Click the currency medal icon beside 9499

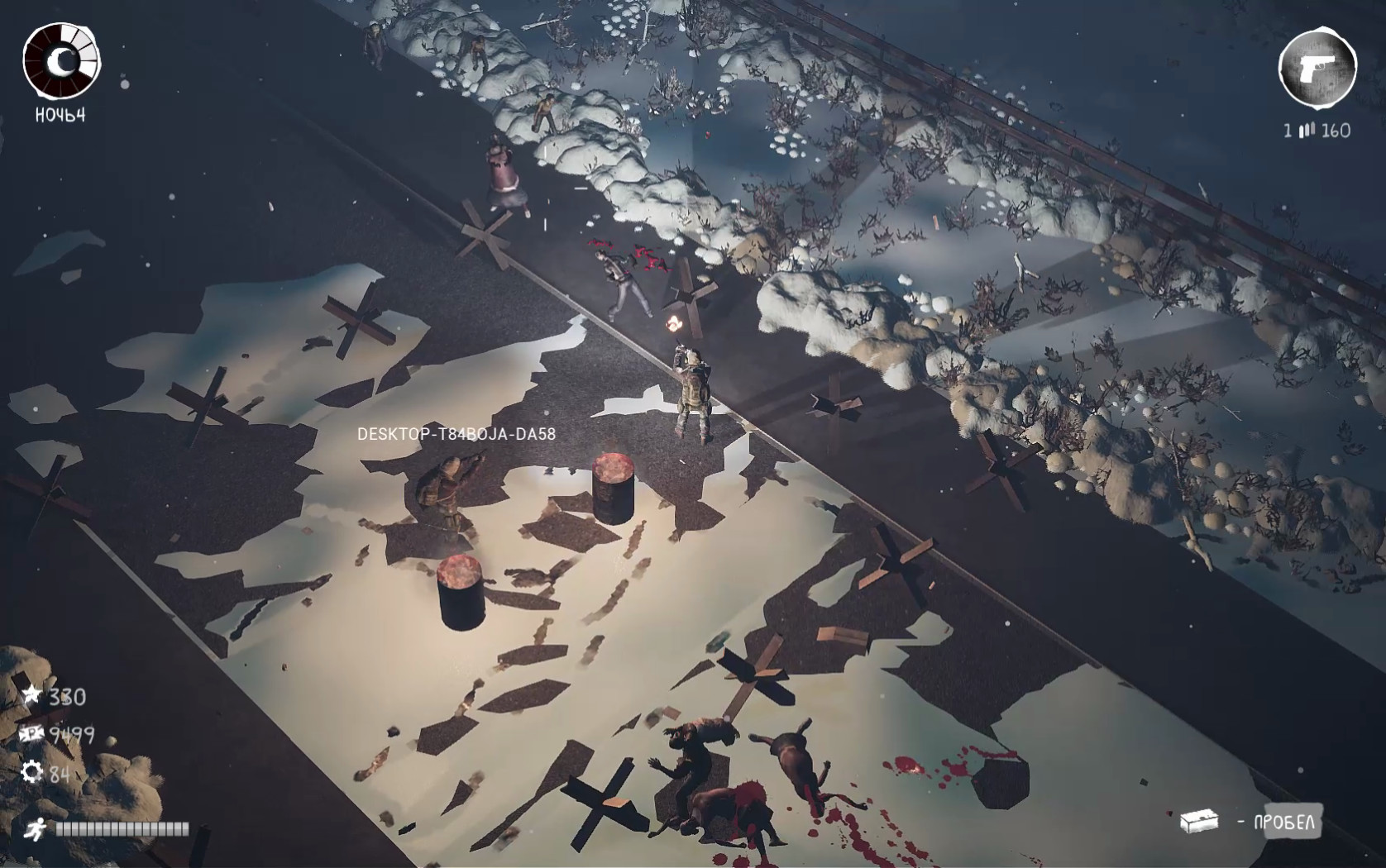(30, 735)
